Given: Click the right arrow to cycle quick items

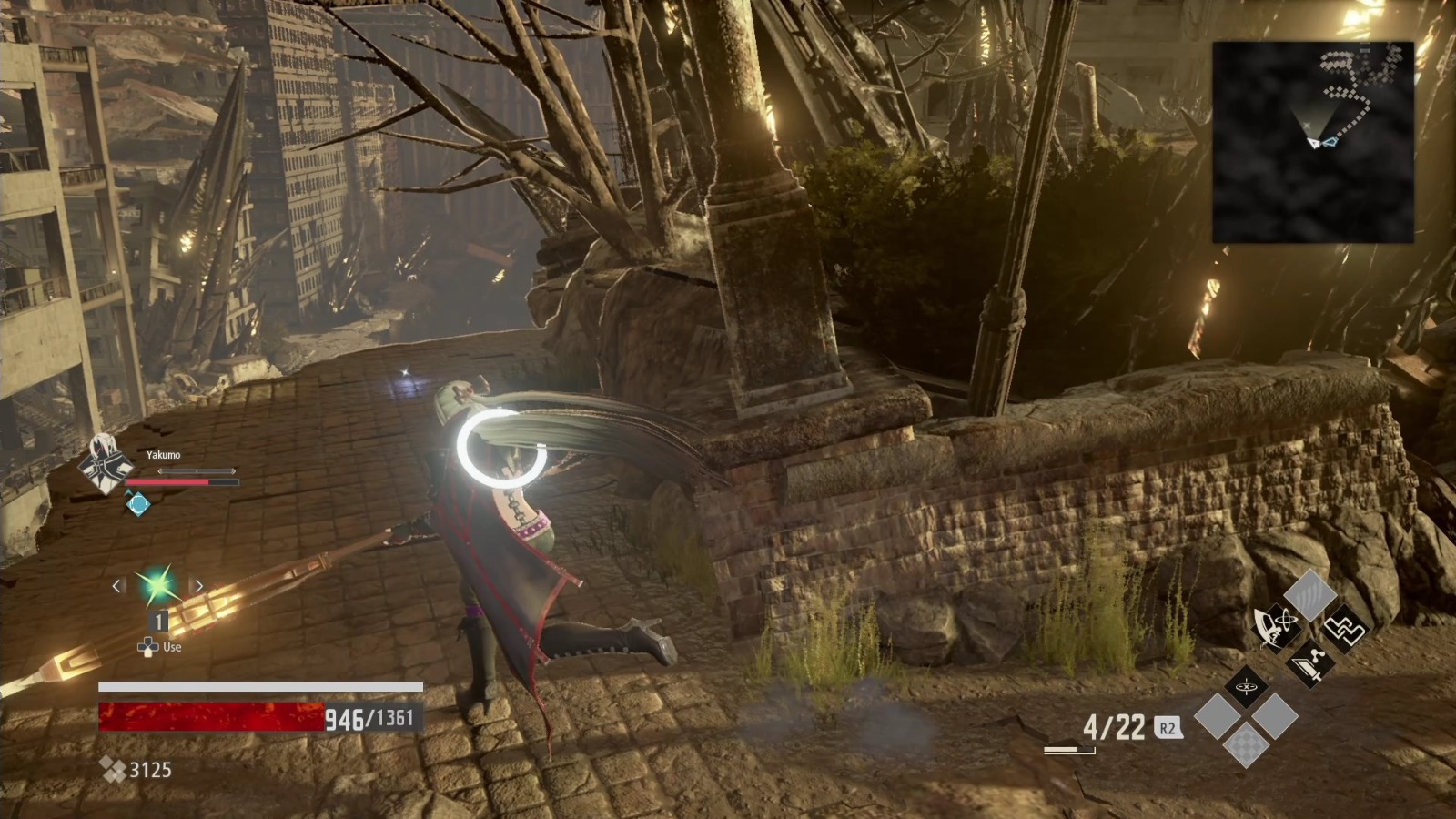Looking at the screenshot, I should tap(199, 585).
